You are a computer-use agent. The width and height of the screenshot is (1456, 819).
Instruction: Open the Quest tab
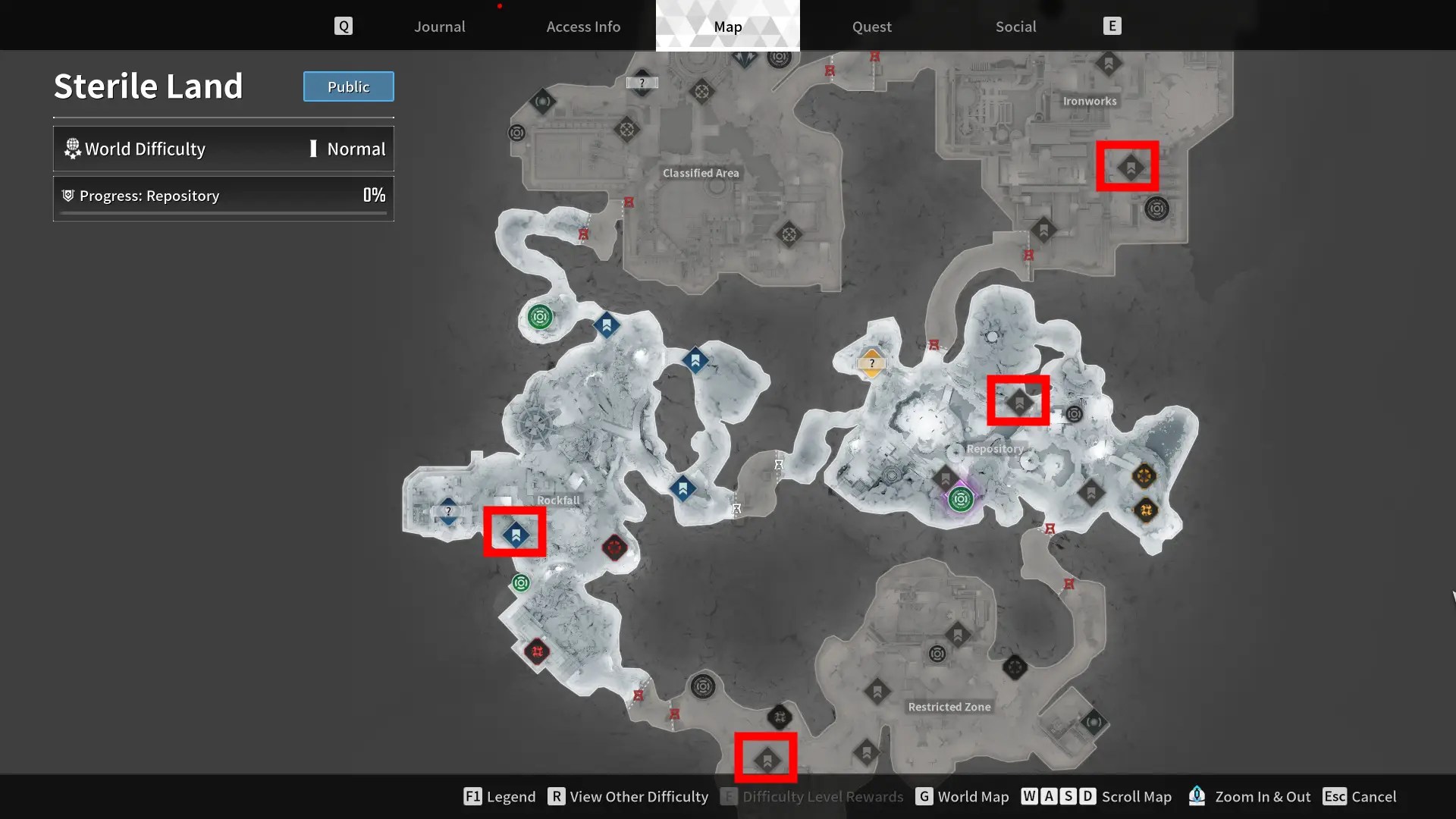pos(871,27)
